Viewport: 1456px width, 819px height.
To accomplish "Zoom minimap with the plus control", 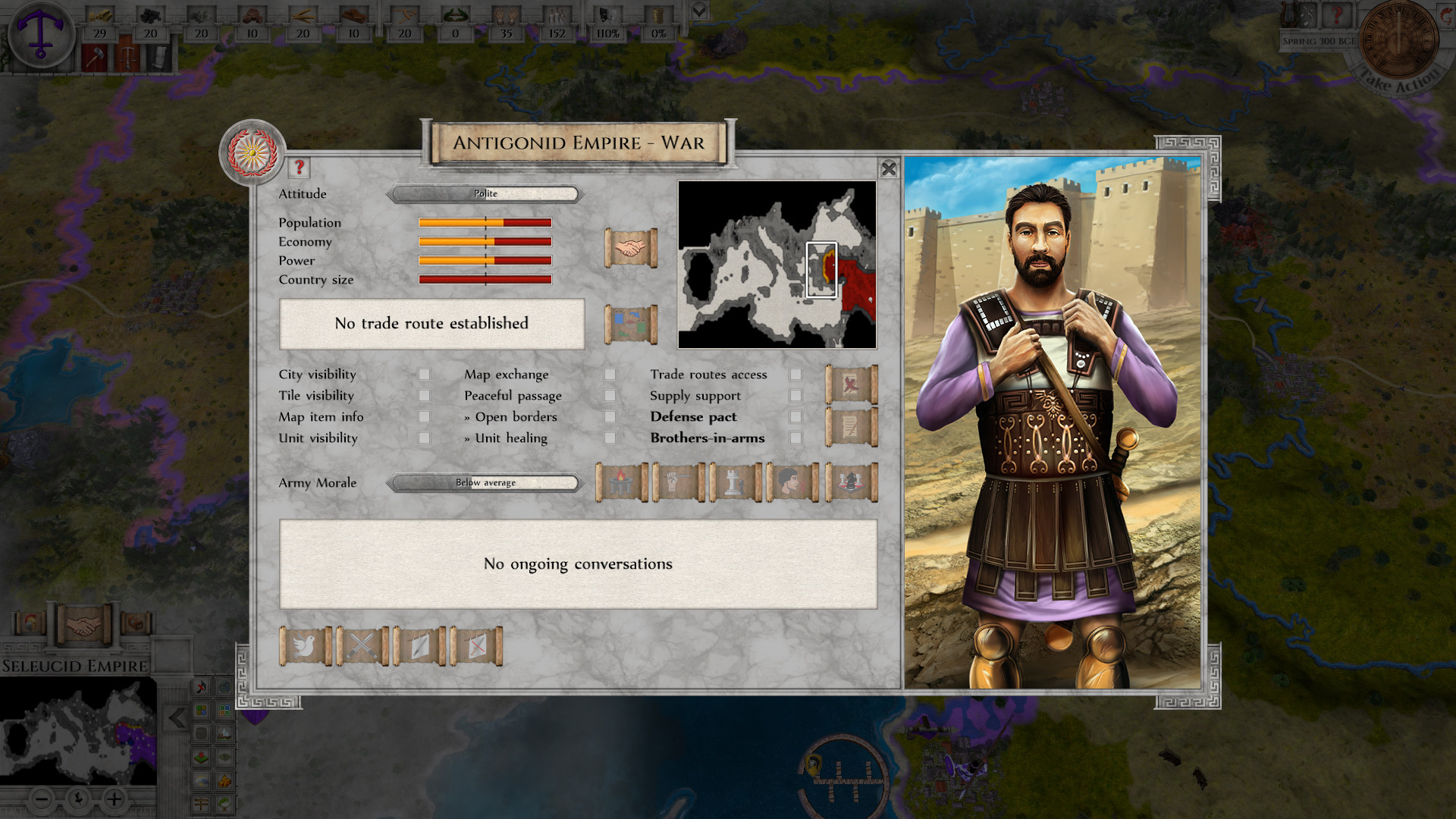I will [x=114, y=798].
